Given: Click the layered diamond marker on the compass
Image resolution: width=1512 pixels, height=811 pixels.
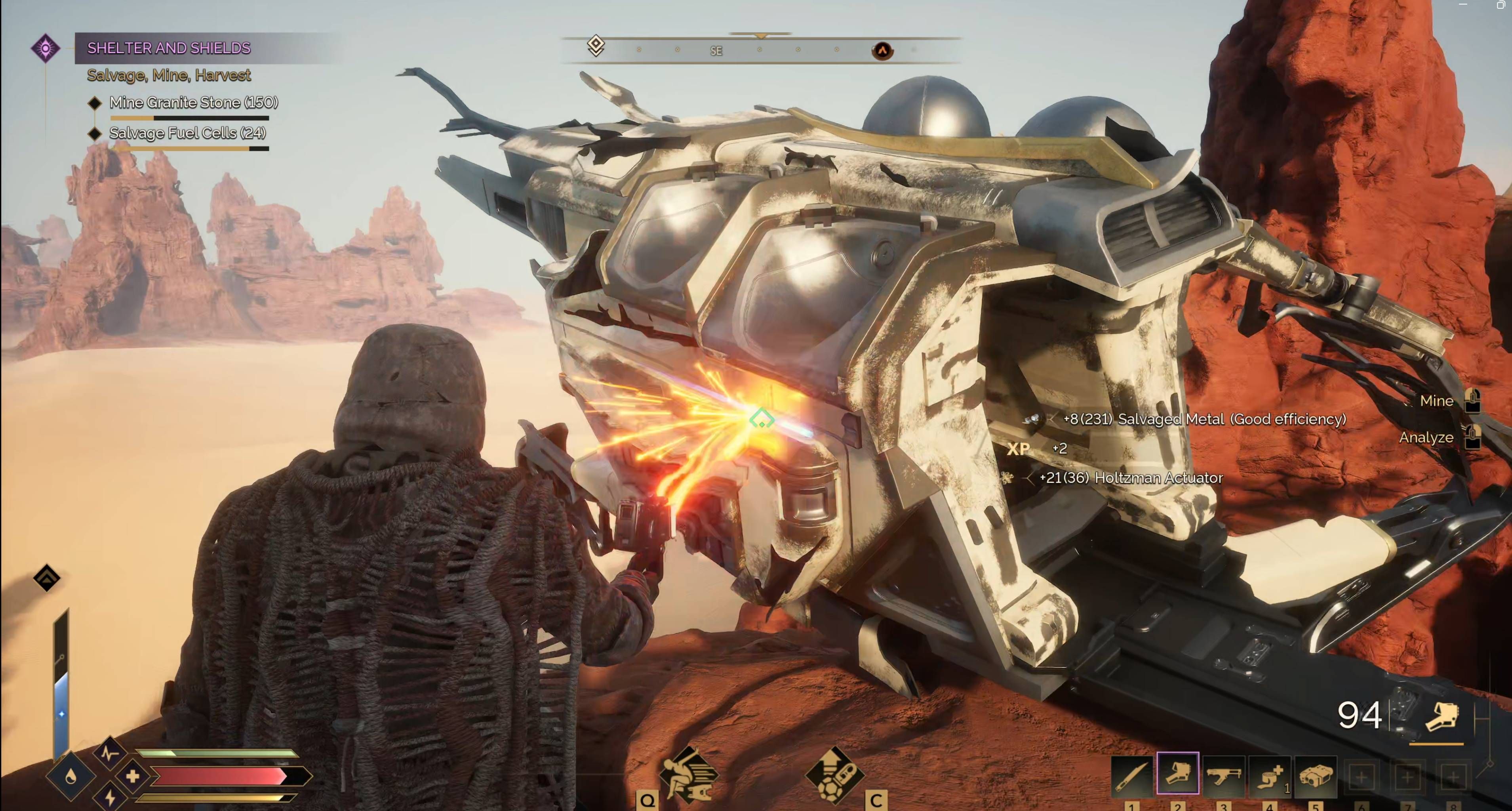Looking at the screenshot, I should click(596, 45).
